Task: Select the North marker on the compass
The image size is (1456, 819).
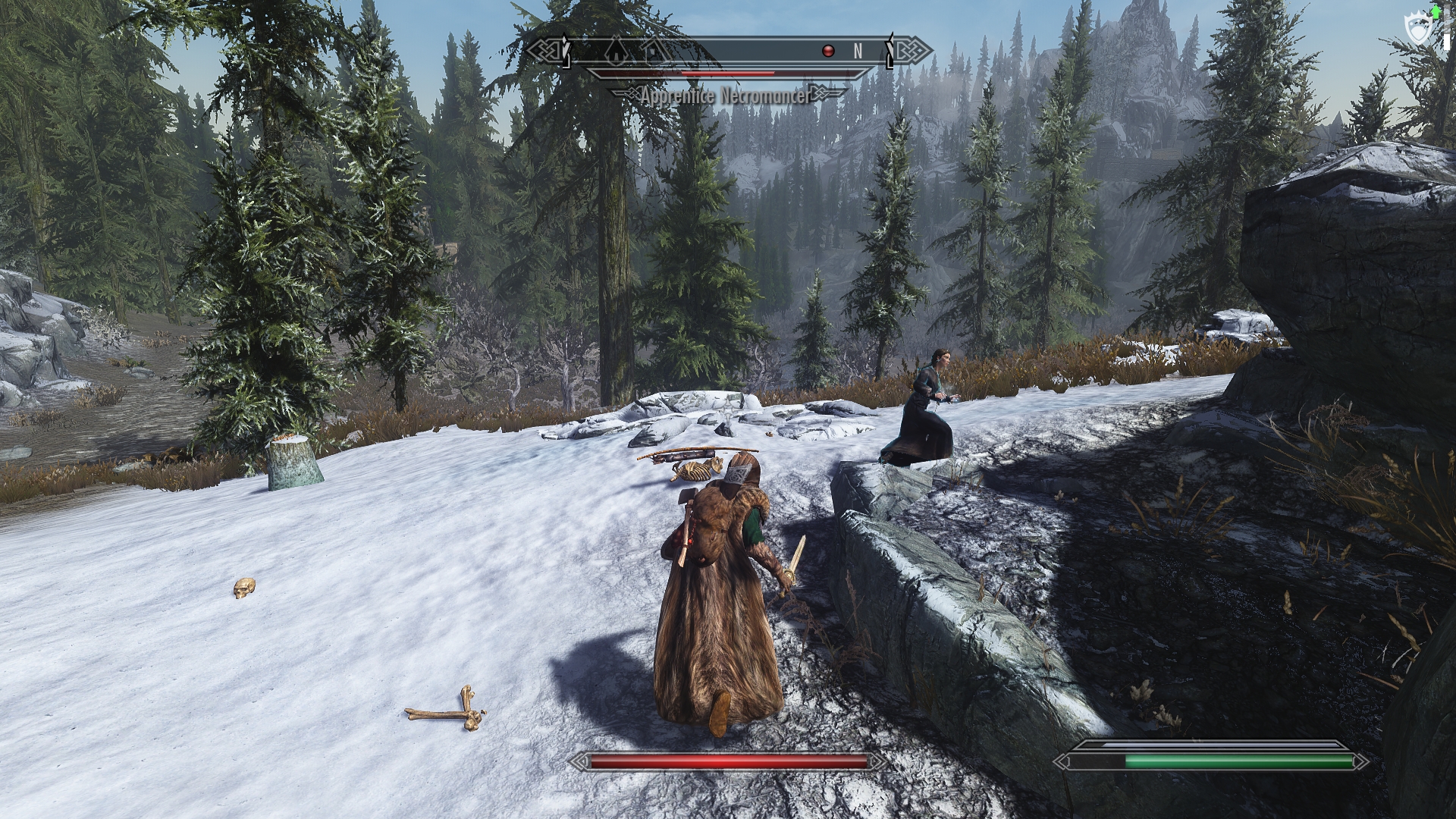Action: point(858,51)
